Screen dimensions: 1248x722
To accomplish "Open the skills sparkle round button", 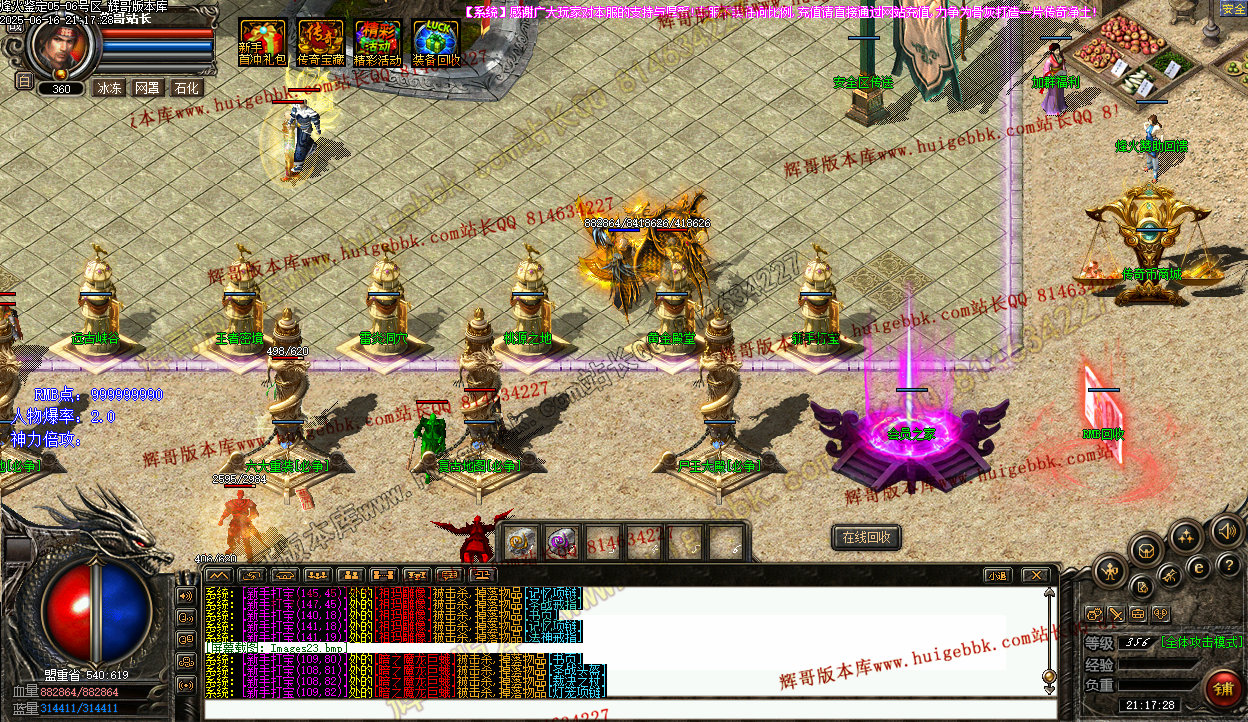I will [x=1186, y=537].
